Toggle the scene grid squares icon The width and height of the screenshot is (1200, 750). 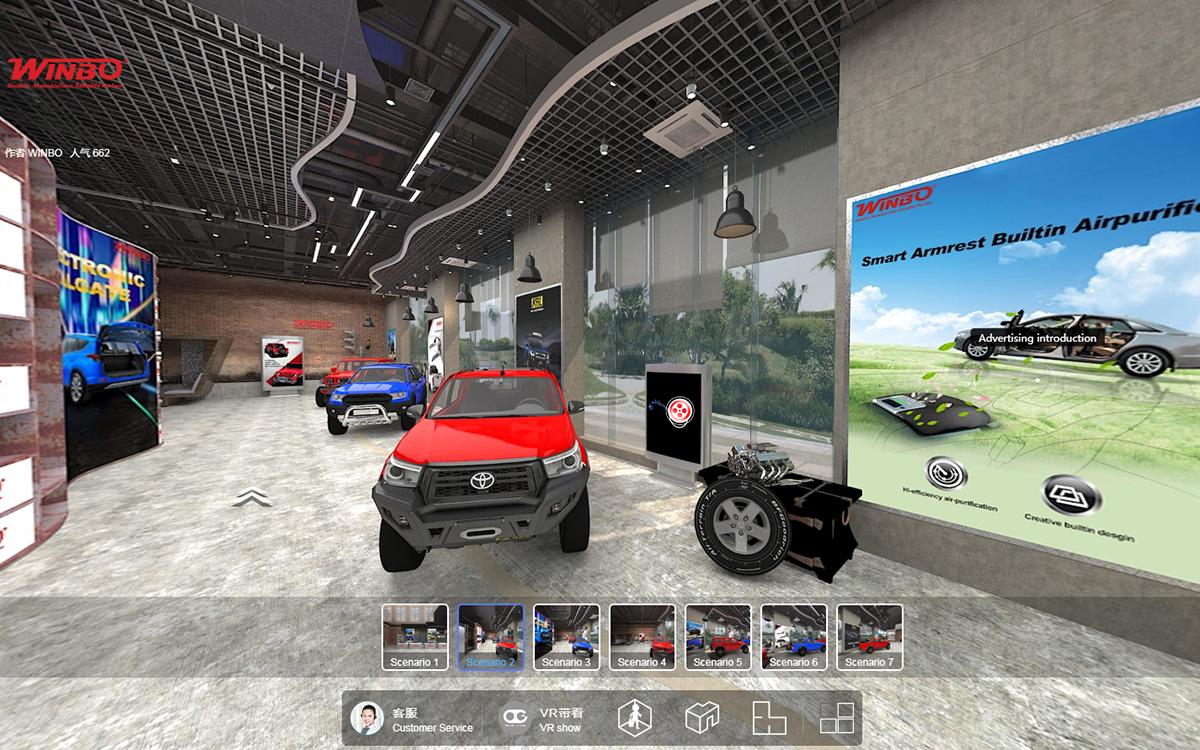[x=837, y=717]
